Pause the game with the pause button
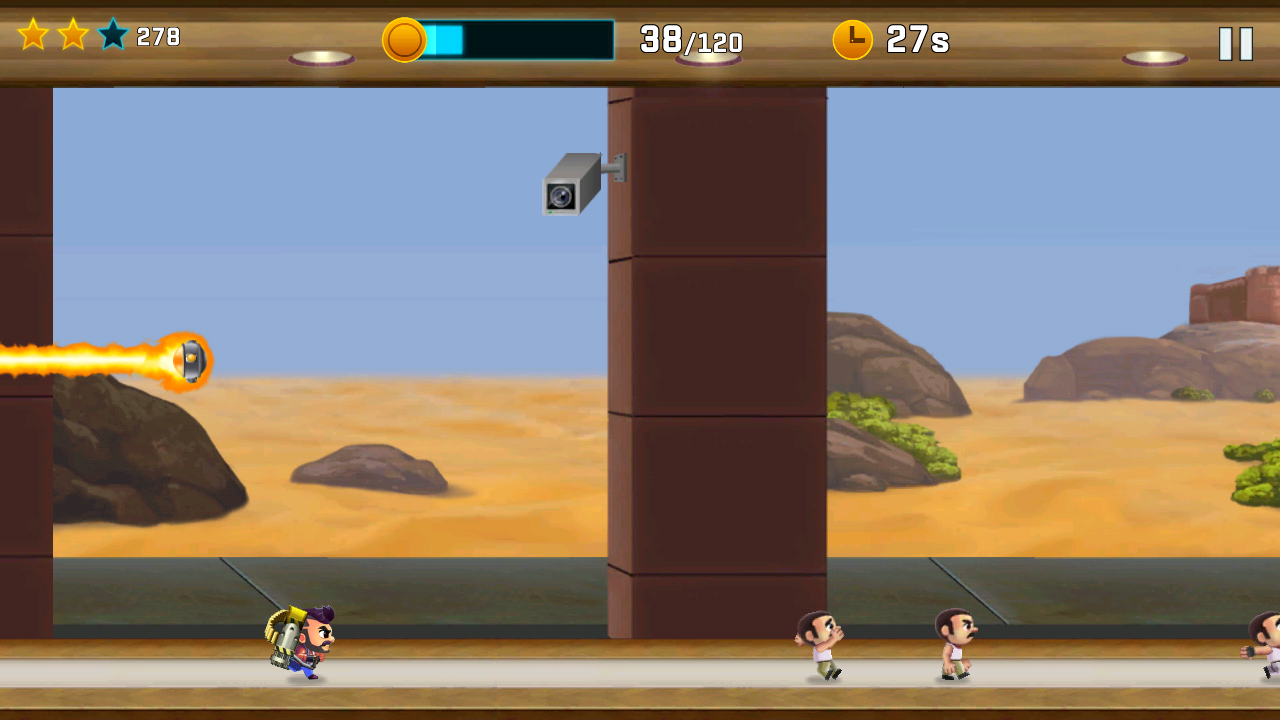 (x=1236, y=43)
